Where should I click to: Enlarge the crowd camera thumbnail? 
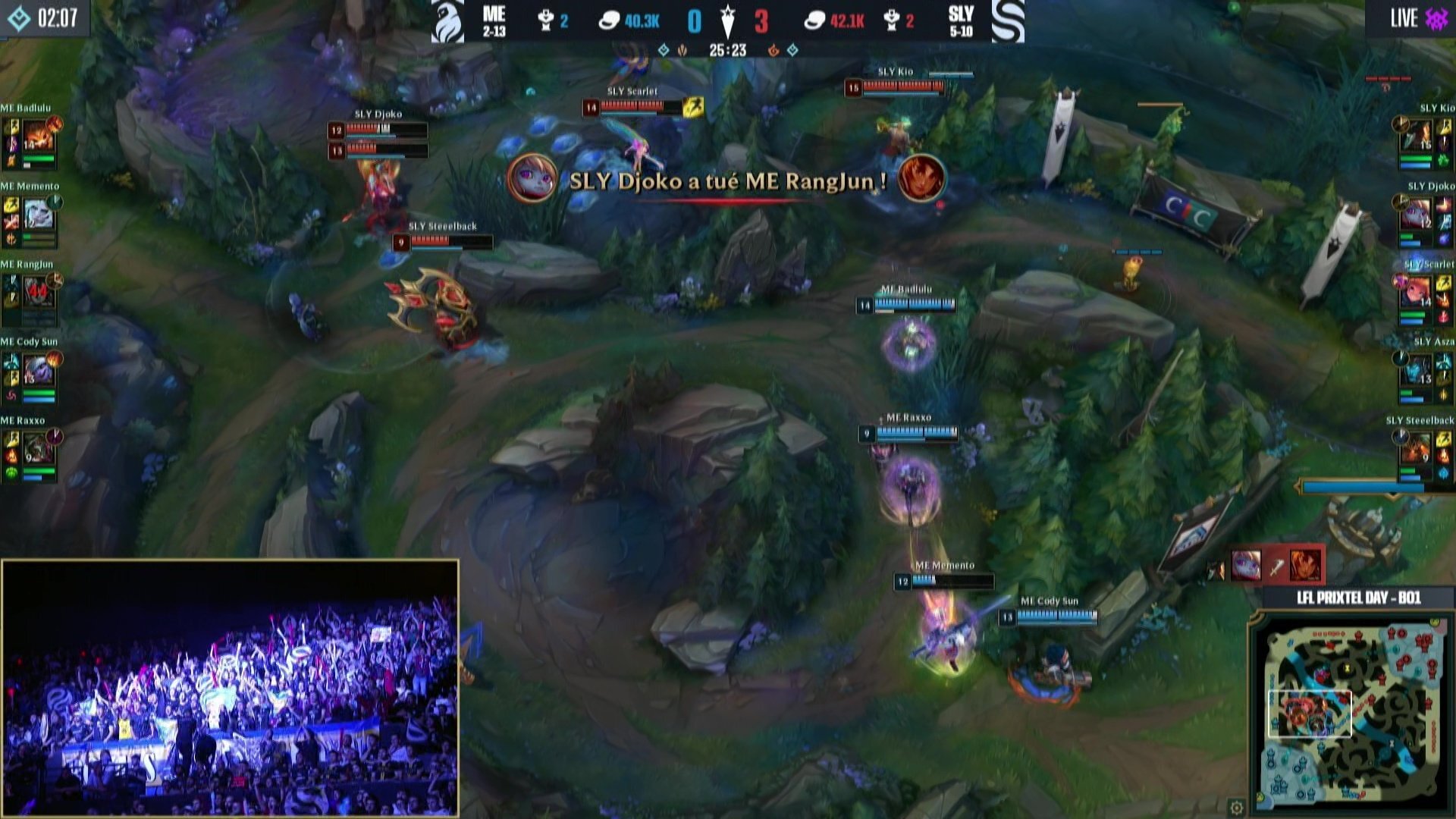pyautogui.click(x=231, y=688)
